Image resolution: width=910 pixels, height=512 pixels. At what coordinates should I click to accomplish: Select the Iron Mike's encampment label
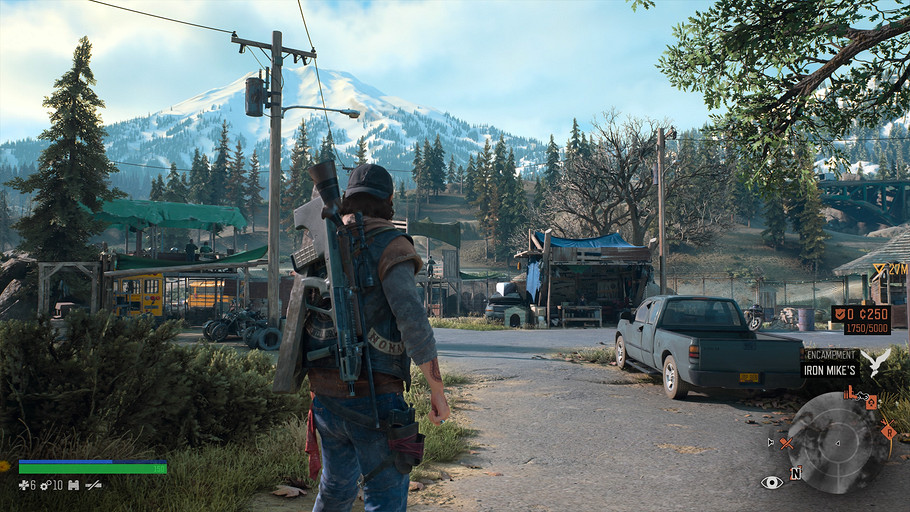pos(830,369)
